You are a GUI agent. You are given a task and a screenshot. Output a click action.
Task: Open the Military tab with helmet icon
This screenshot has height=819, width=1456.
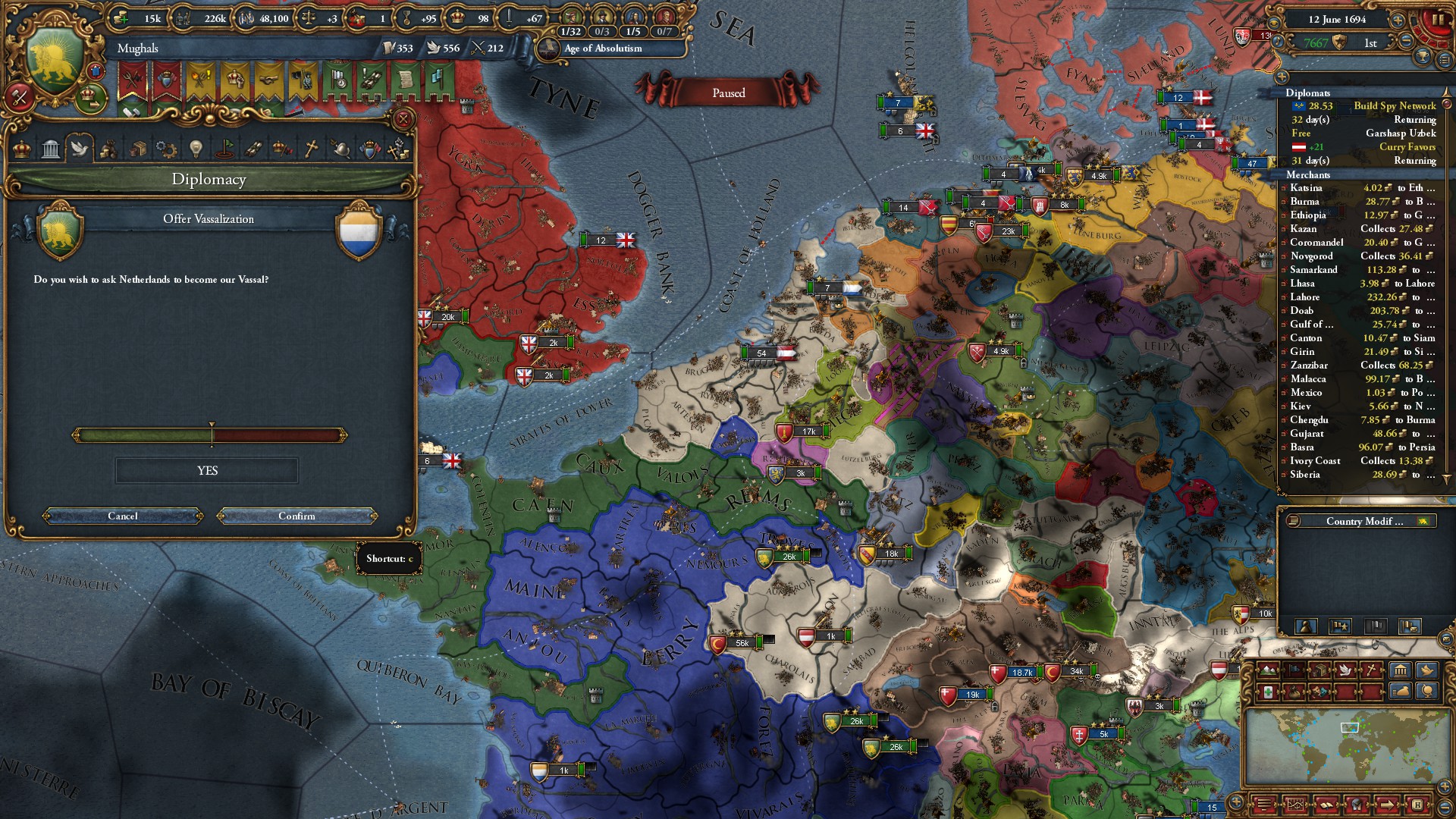(340, 149)
